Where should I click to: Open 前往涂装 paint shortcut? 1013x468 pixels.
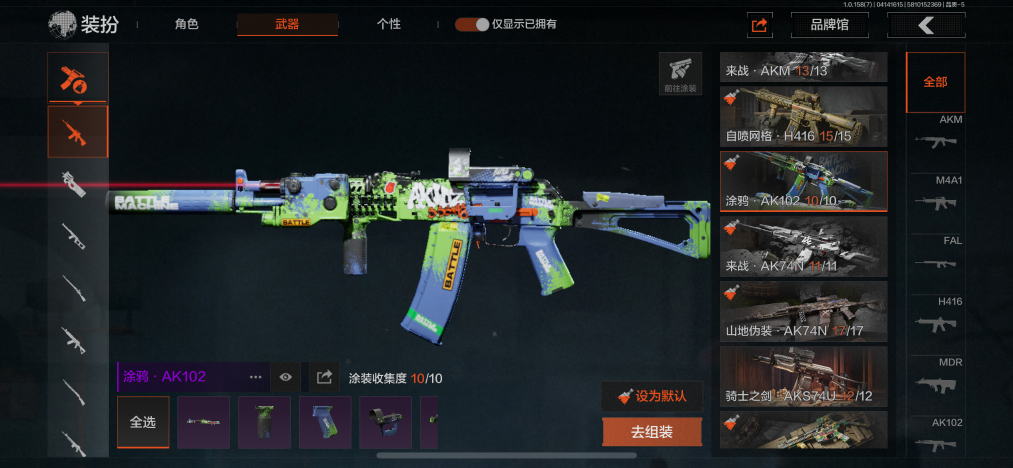679,74
